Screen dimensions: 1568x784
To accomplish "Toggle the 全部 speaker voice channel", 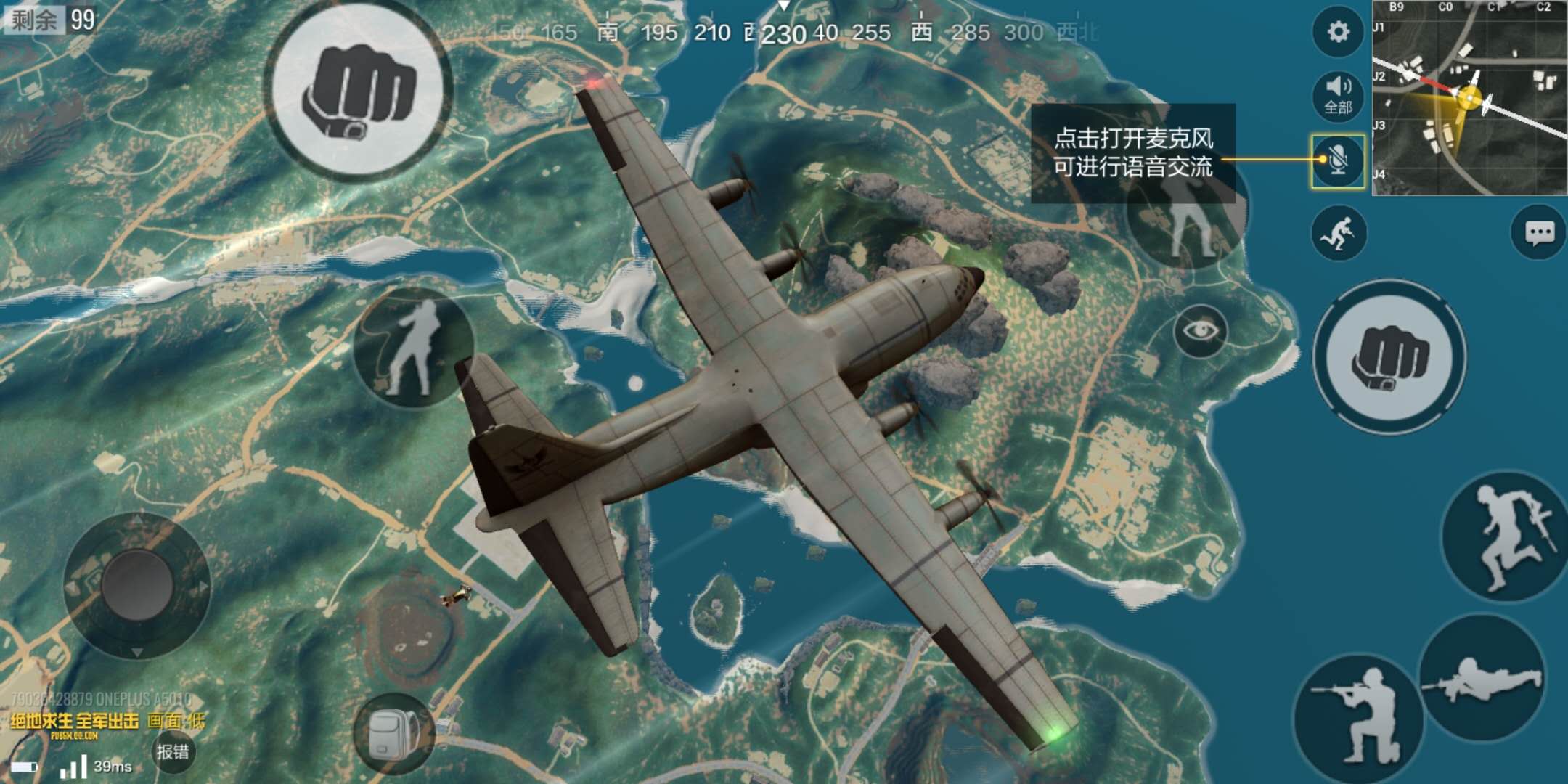I will (x=1338, y=95).
